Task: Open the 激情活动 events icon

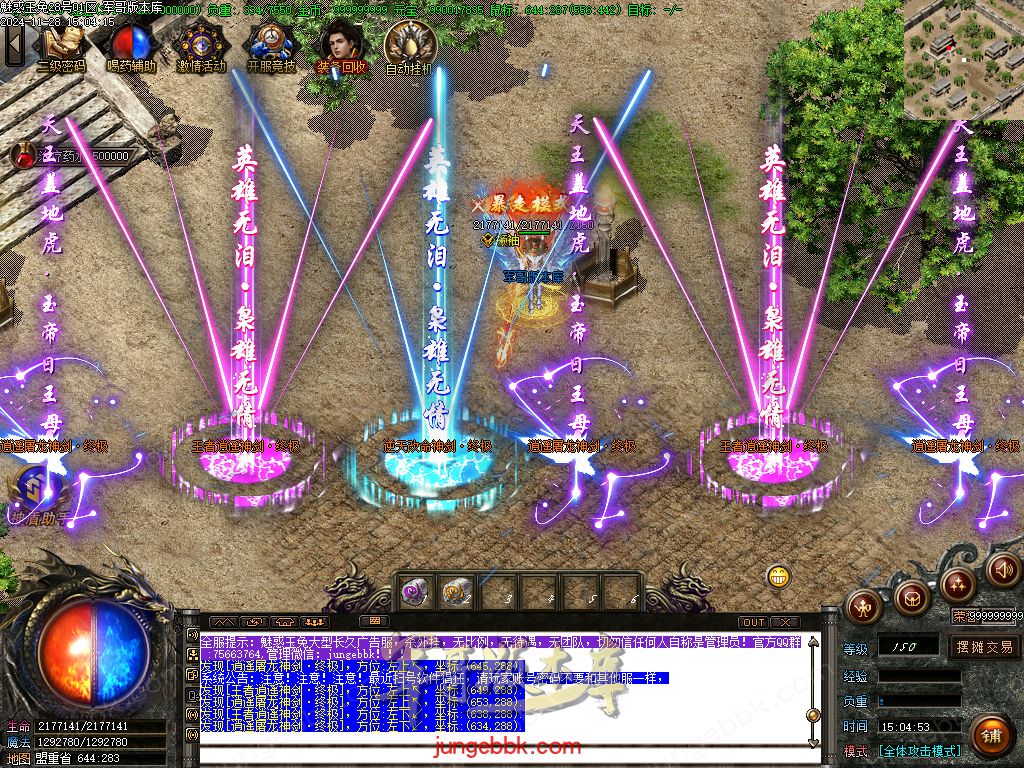Action: pyautogui.click(x=201, y=45)
